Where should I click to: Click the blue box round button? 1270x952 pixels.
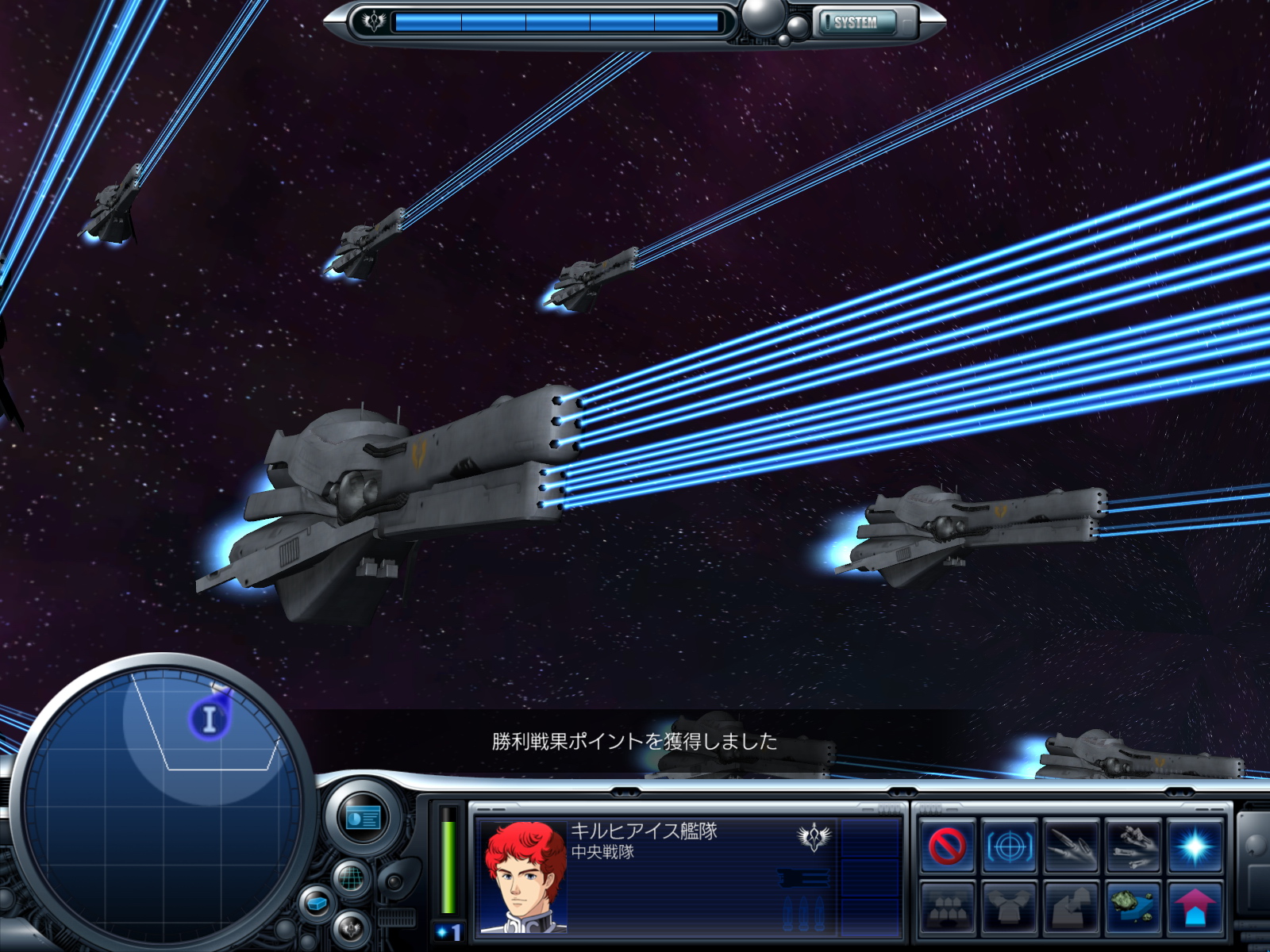click(317, 904)
